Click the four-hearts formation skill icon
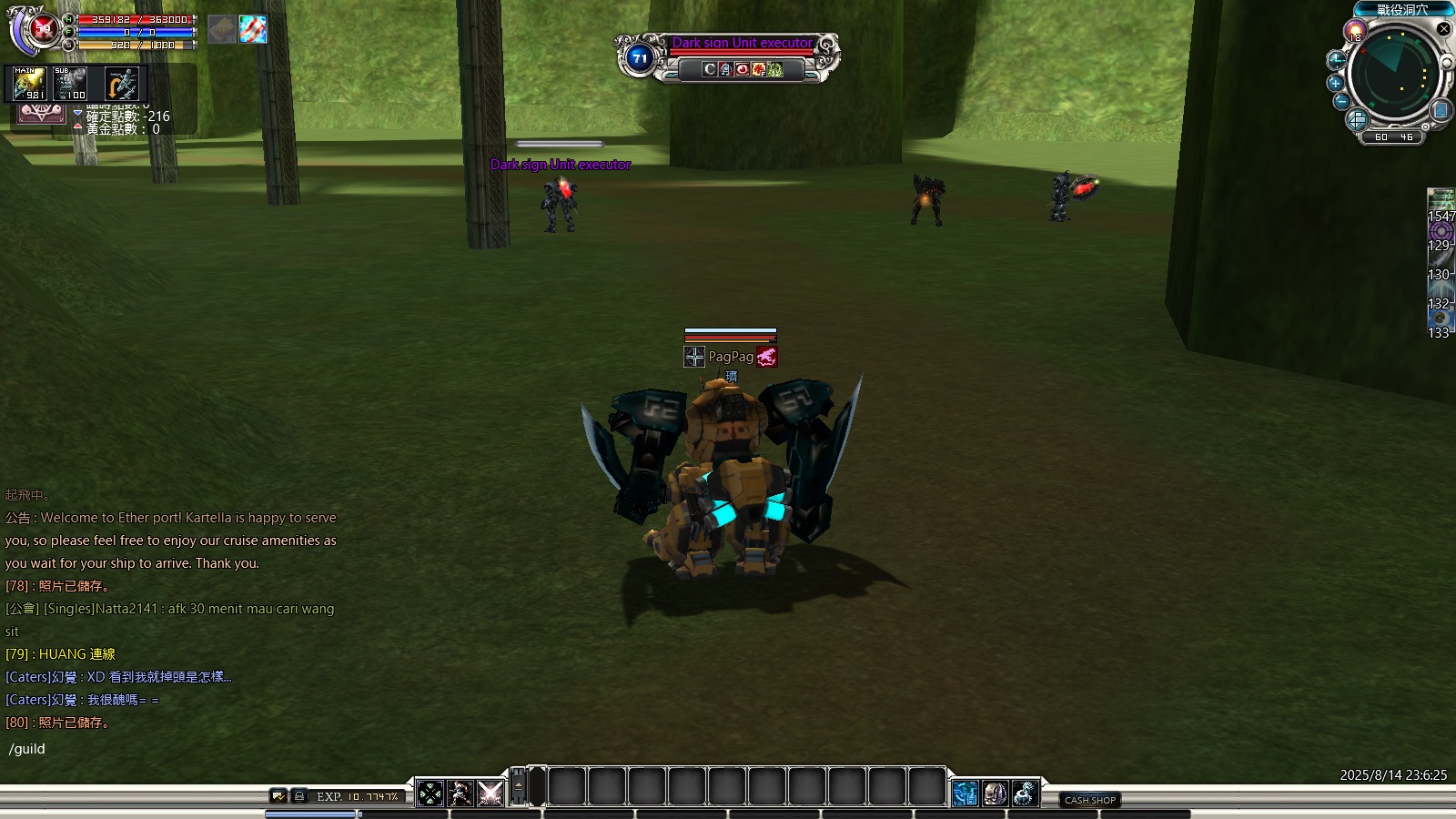 click(430, 794)
